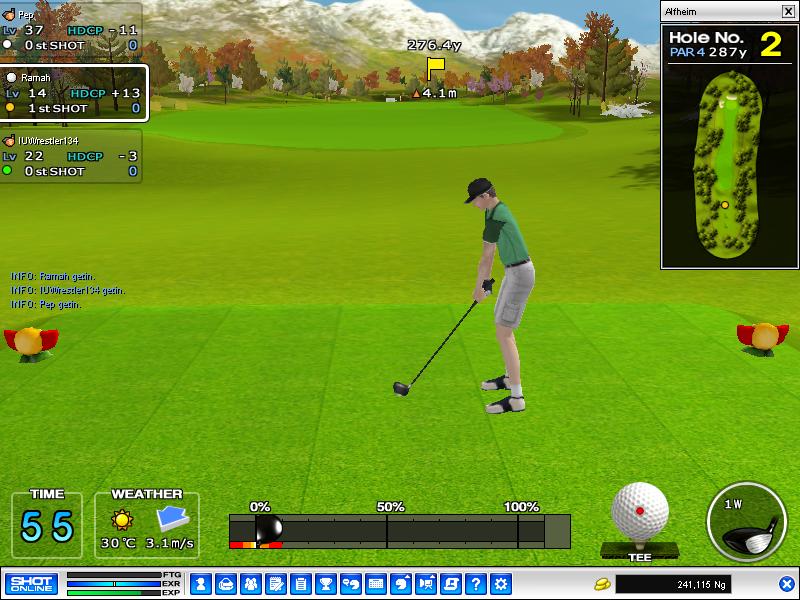Open the calendar grid icon
Viewport: 800px width, 600px height.
pos(376,583)
